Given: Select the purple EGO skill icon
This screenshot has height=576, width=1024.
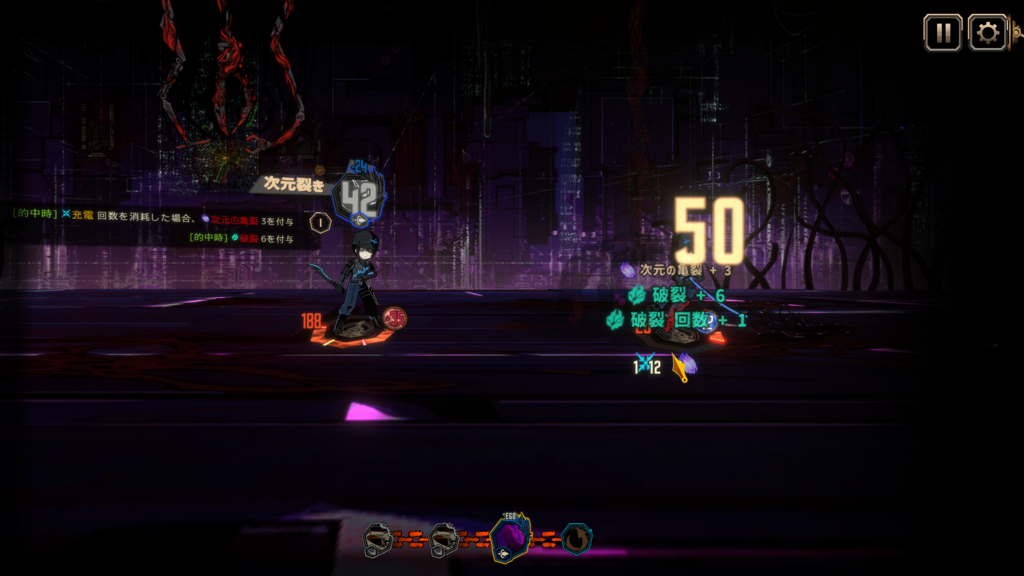Looking at the screenshot, I should (510, 540).
